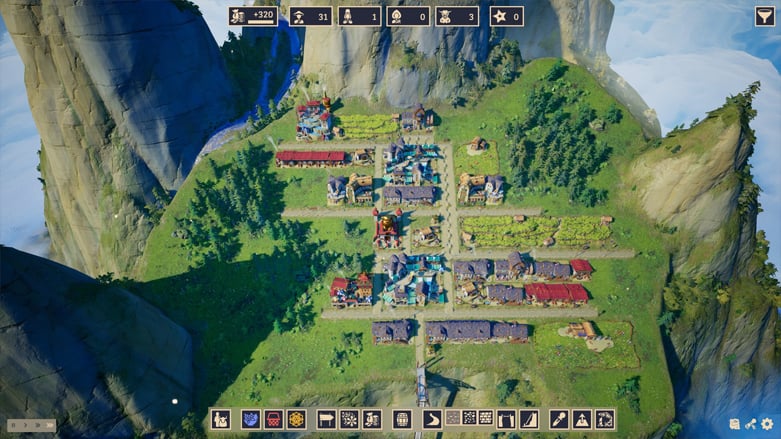Activate the eyedropper picker tool
This screenshot has width=781, height=439.
558,419
